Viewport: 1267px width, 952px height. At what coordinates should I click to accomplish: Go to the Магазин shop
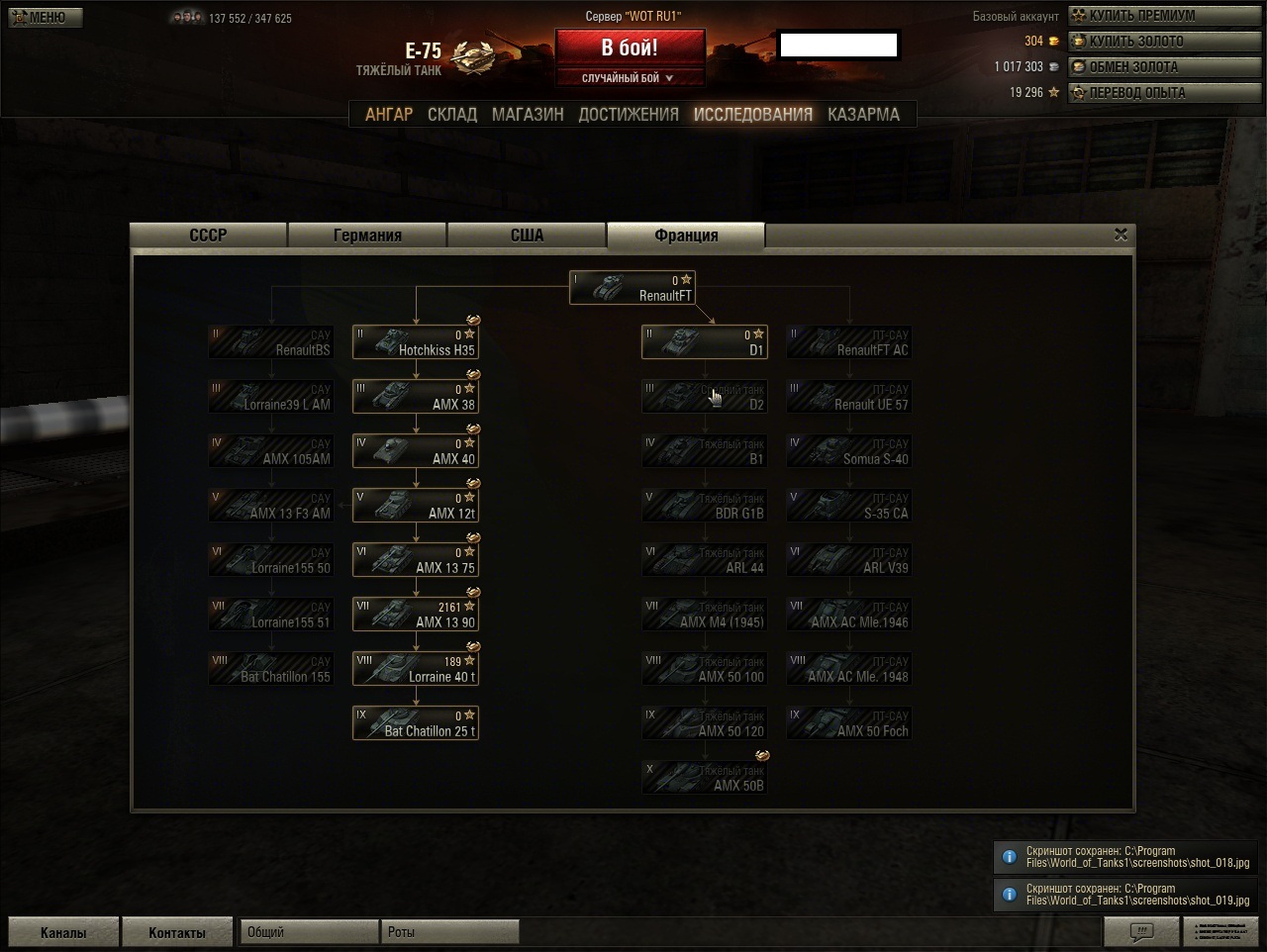click(528, 115)
